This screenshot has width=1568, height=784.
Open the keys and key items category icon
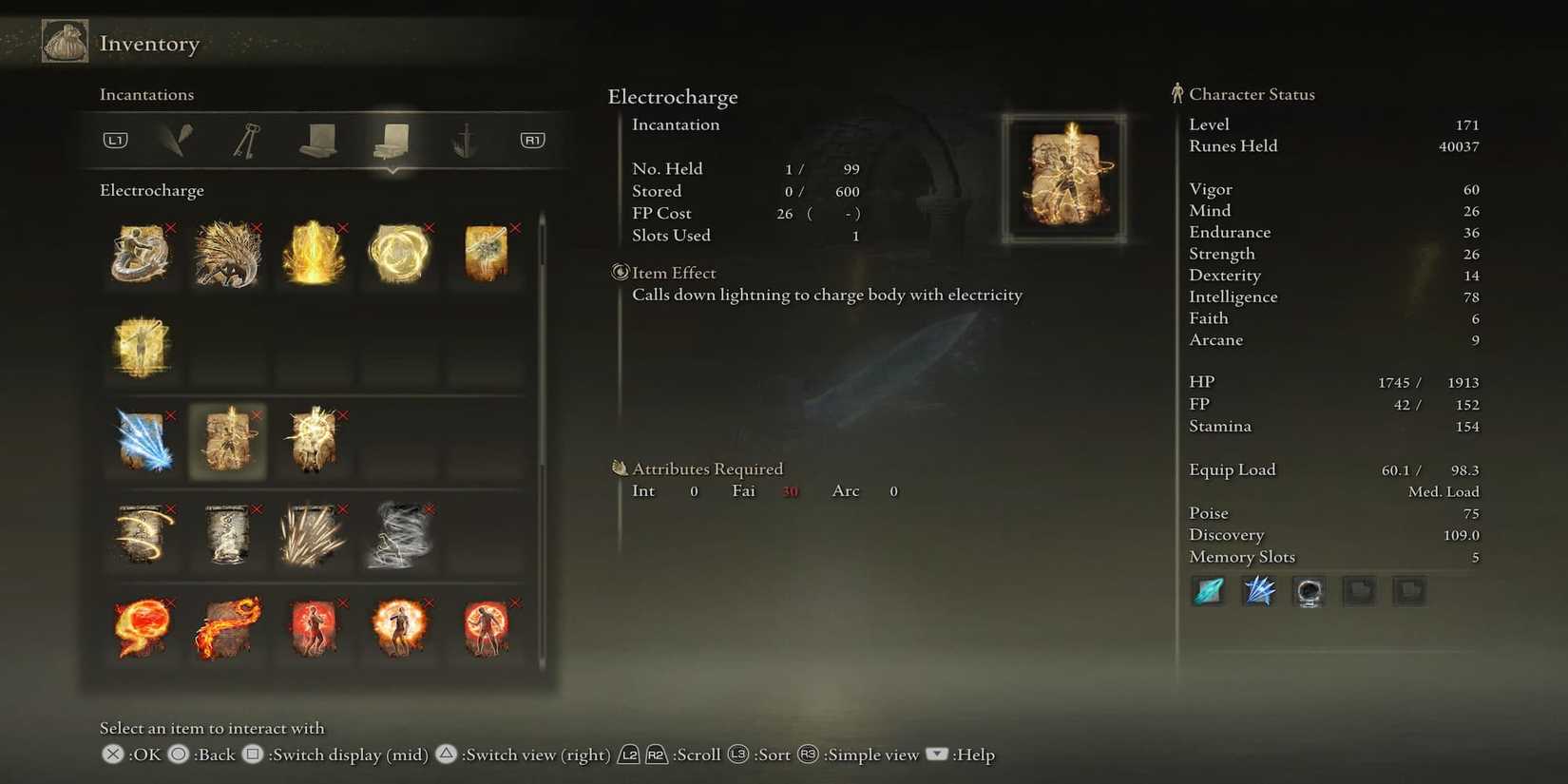pos(245,139)
